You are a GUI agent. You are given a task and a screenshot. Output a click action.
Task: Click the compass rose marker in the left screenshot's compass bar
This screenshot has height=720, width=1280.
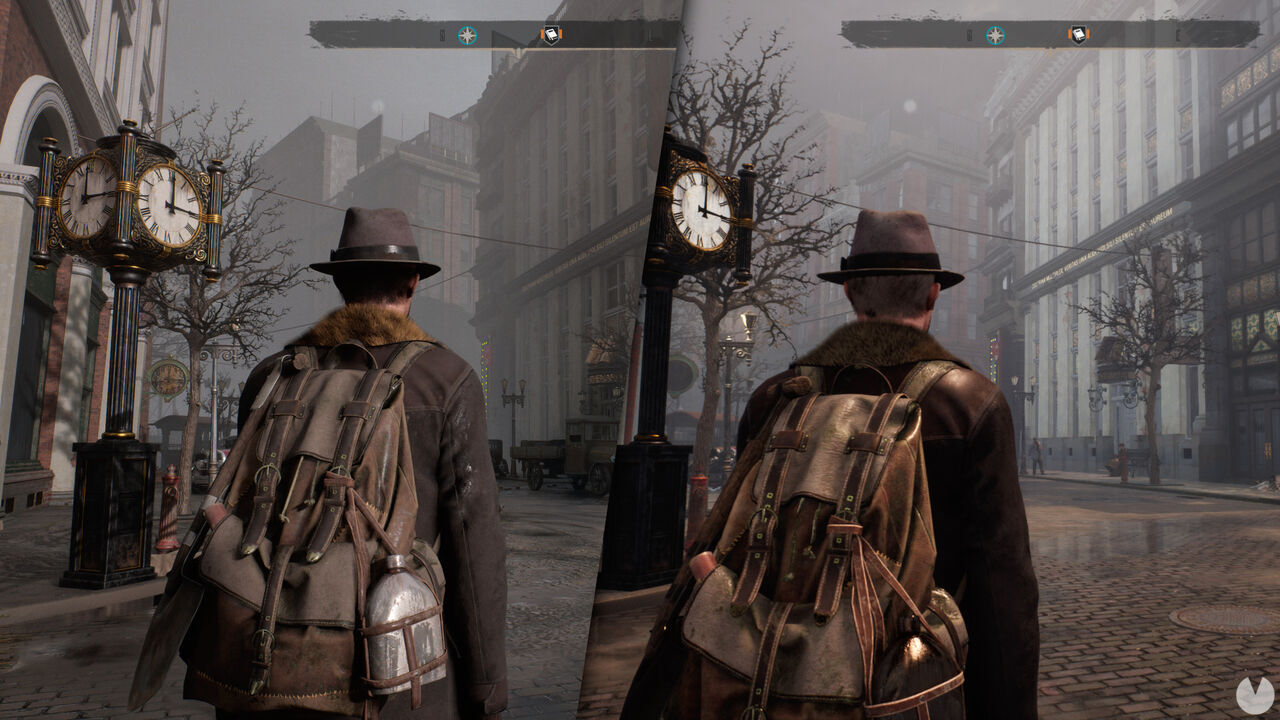[467, 36]
